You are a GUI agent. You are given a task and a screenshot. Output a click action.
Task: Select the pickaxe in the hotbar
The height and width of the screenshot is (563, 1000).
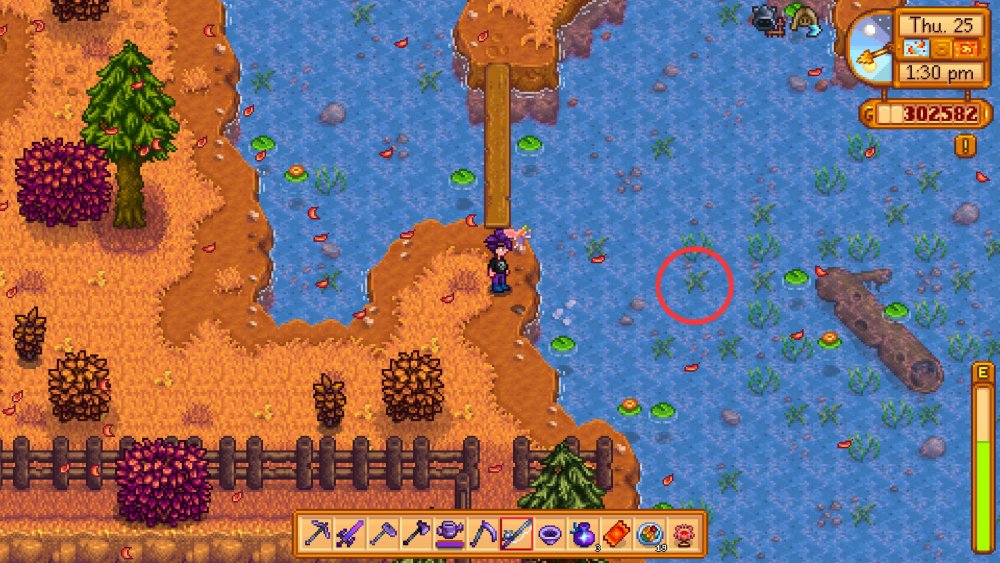[319, 533]
